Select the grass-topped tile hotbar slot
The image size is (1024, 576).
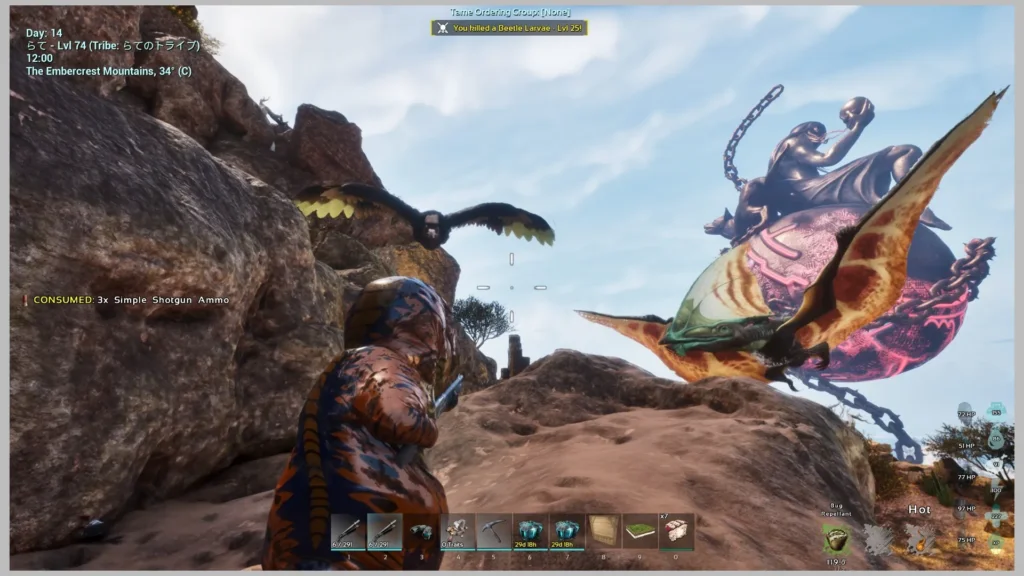640,532
